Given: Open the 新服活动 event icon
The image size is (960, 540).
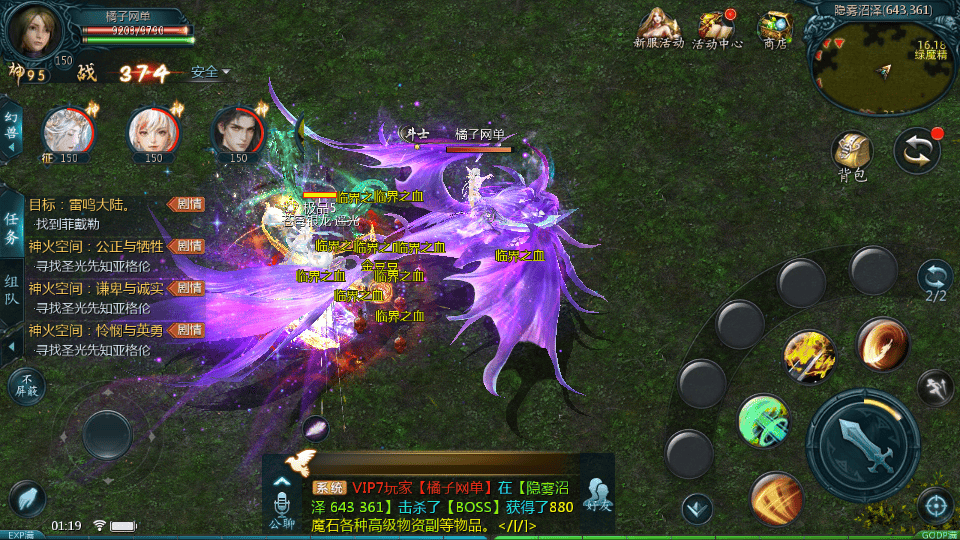Looking at the screenshot, I should click(658, 28).
